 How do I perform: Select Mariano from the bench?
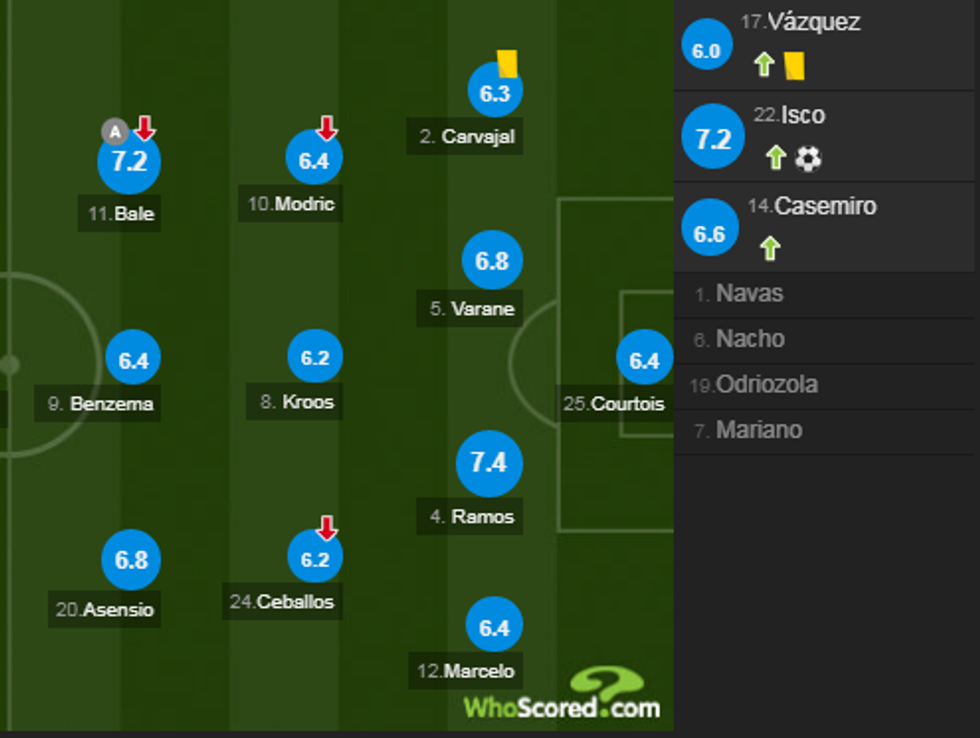pos(758,430)
